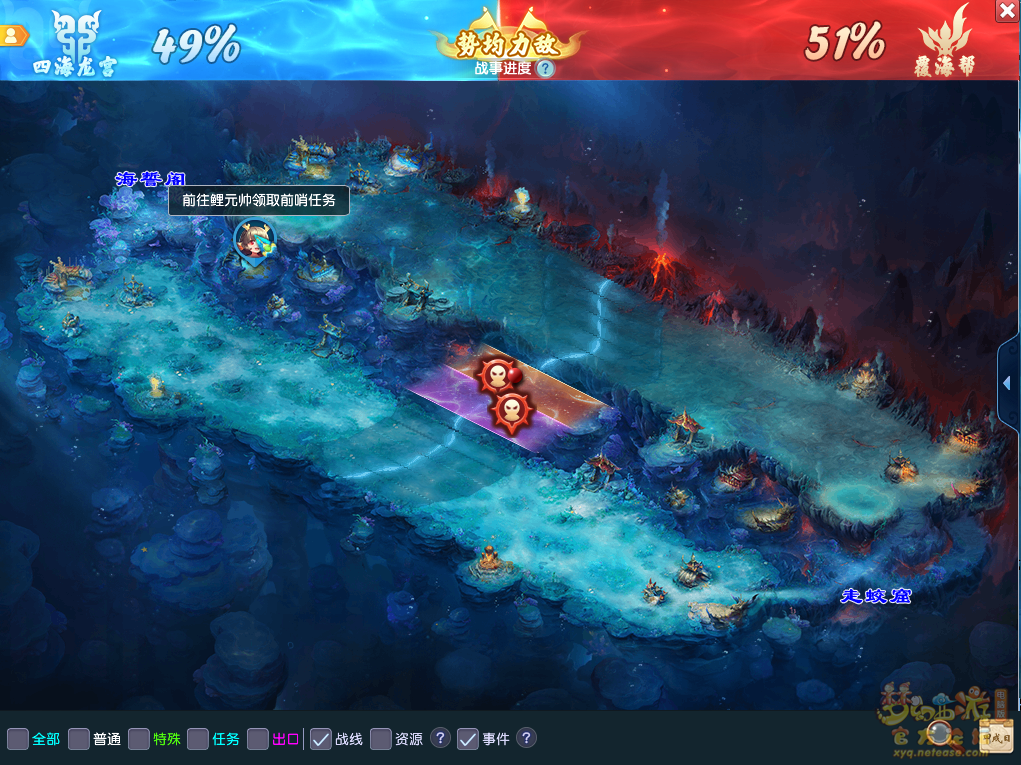Enable the 普通 filter checkbox
Screen dimensions: 1021x765
coord(79,739)
